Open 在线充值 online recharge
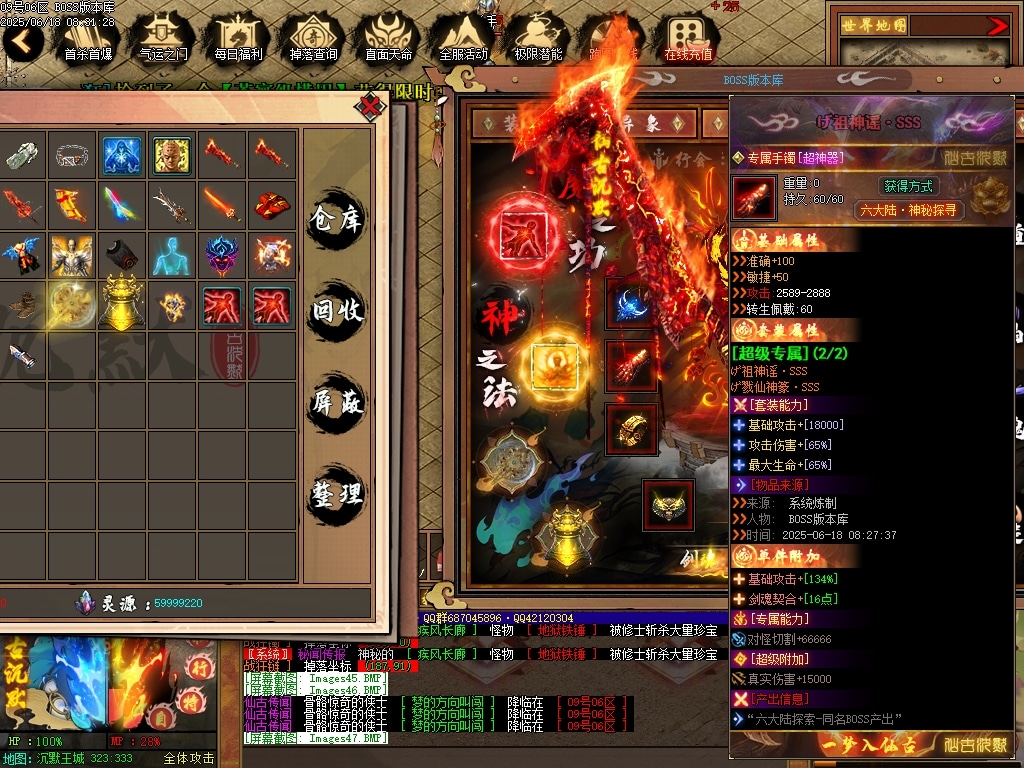The height and width of the screenshot is (768, 1024). [688, 38]
